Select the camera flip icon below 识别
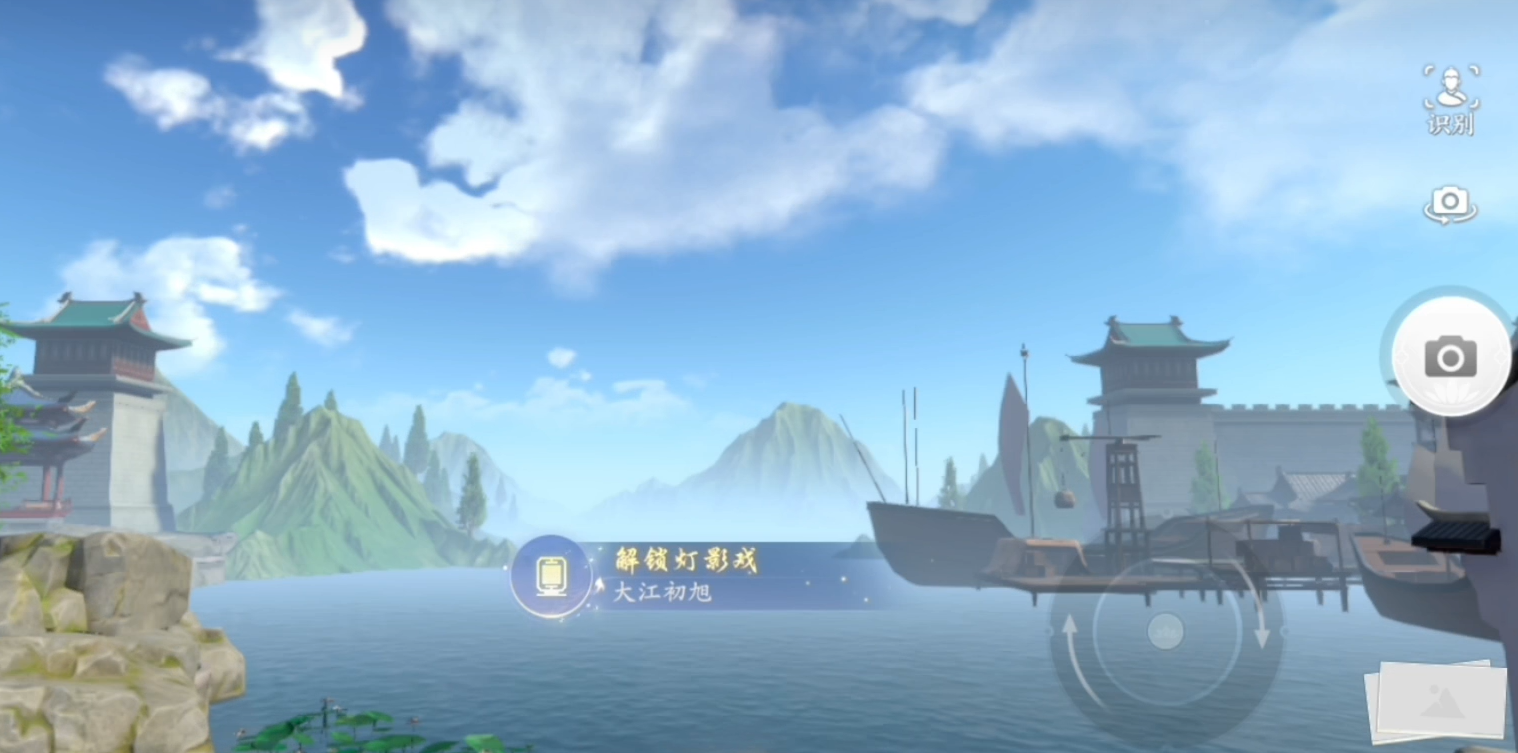The height and width of the screenshot is (753, 1518). [1449, 203]
